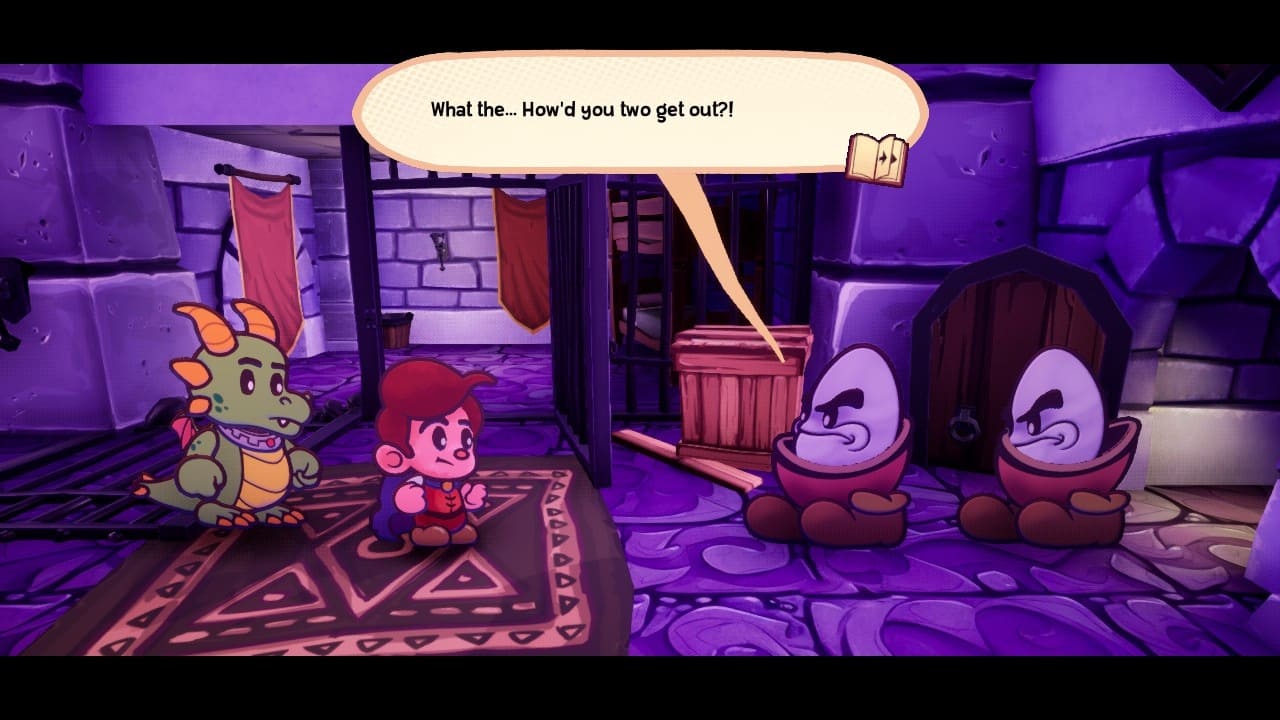Advance dialogue with the book icon
The width and height of the screenshot is (1280, 720).
click(x=877, y=159)
